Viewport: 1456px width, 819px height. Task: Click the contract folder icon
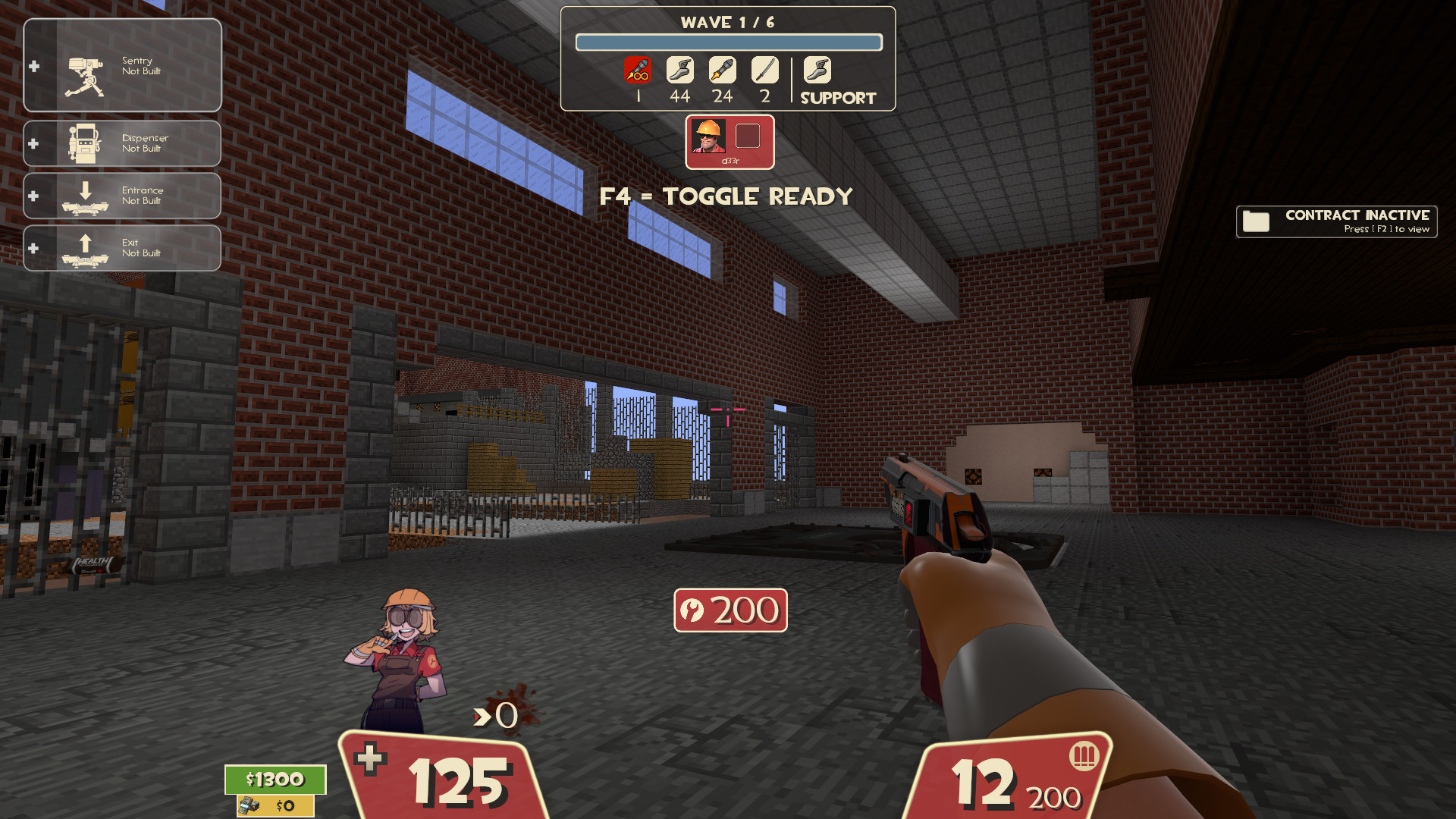tap(1258, 221)
